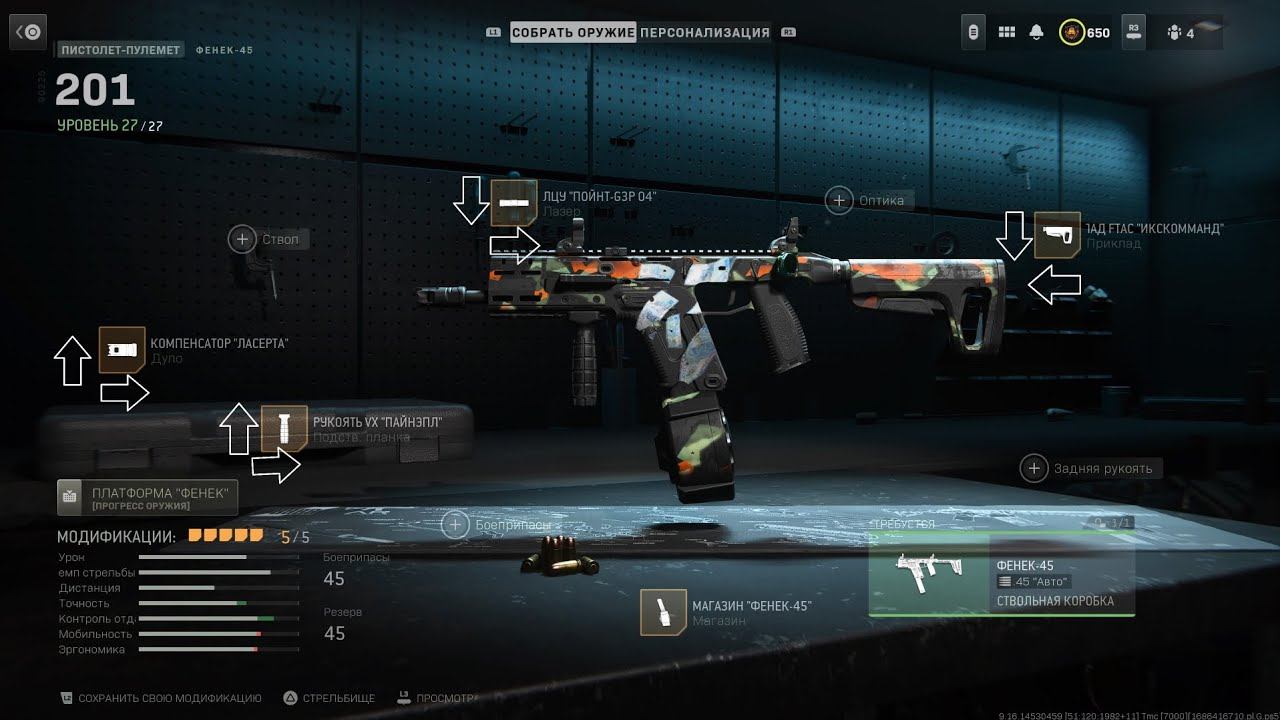Save your own modification

point(160,698)
